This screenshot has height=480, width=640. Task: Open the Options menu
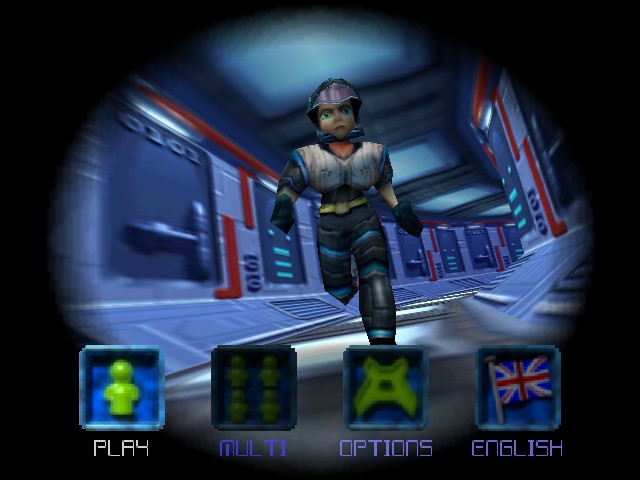(x=385, y=388)
